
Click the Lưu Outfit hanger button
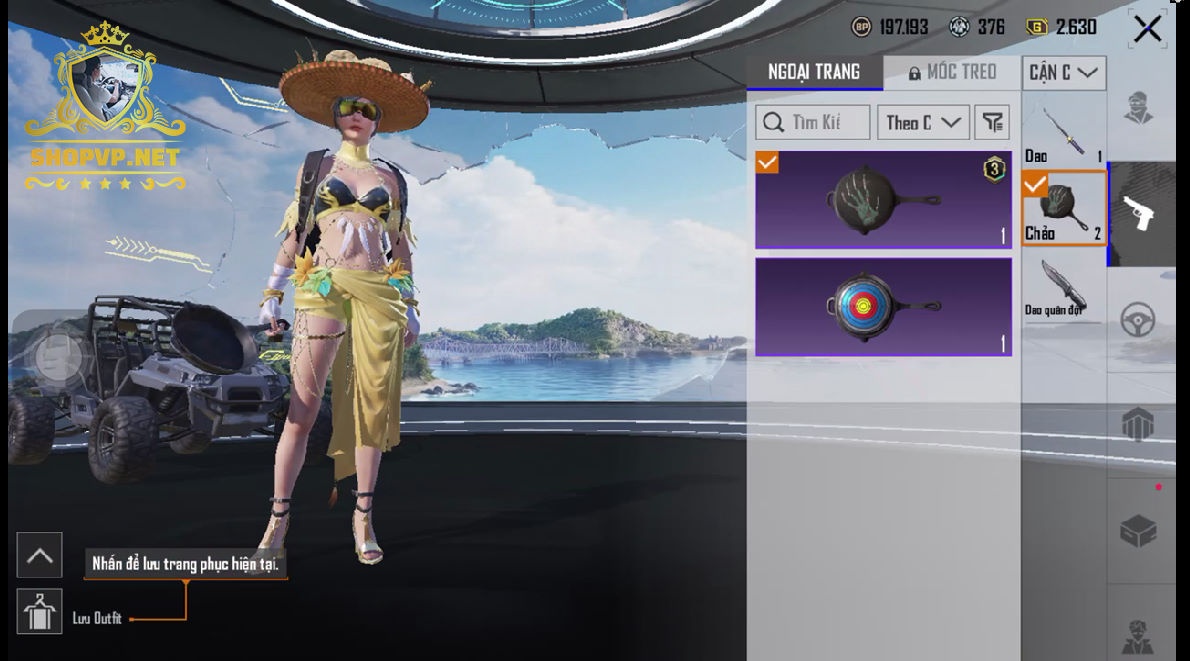(40, 612)
